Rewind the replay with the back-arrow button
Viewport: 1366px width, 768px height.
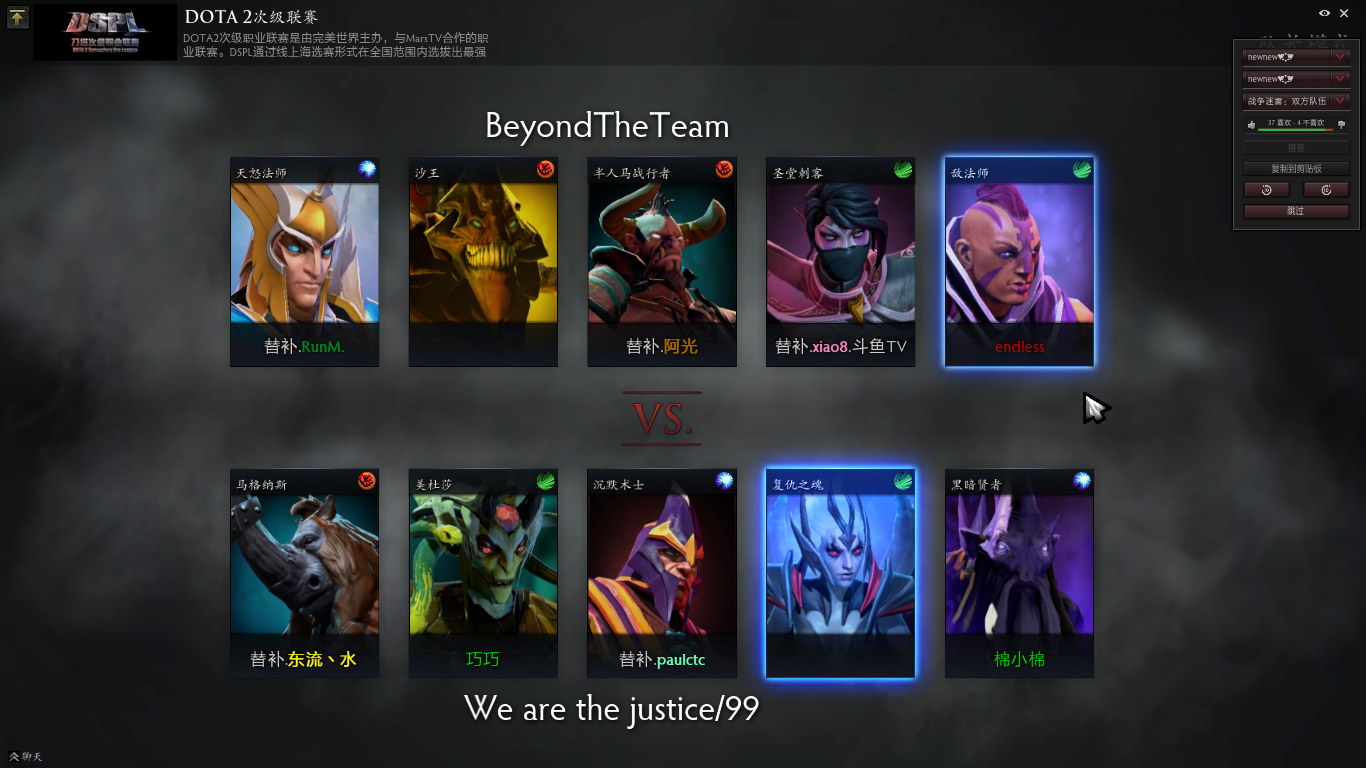1266,190
